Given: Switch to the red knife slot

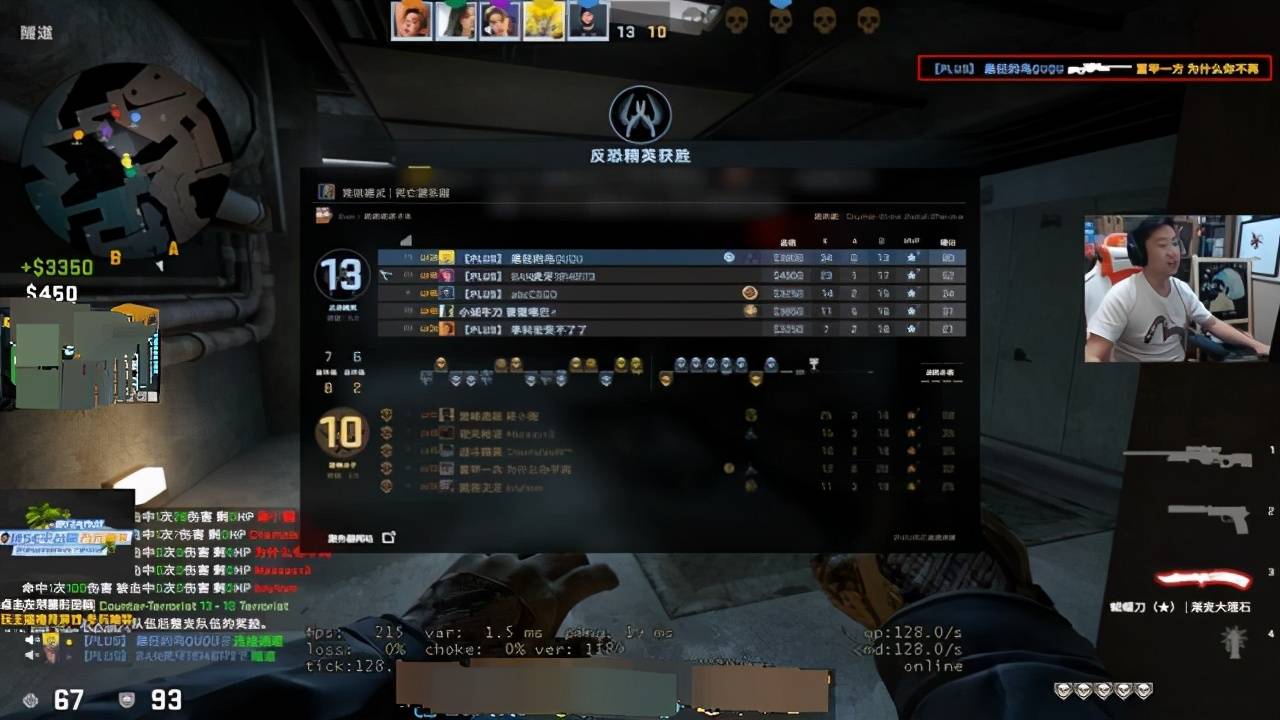Looking at the screenshot, I should pos(1202,579).
